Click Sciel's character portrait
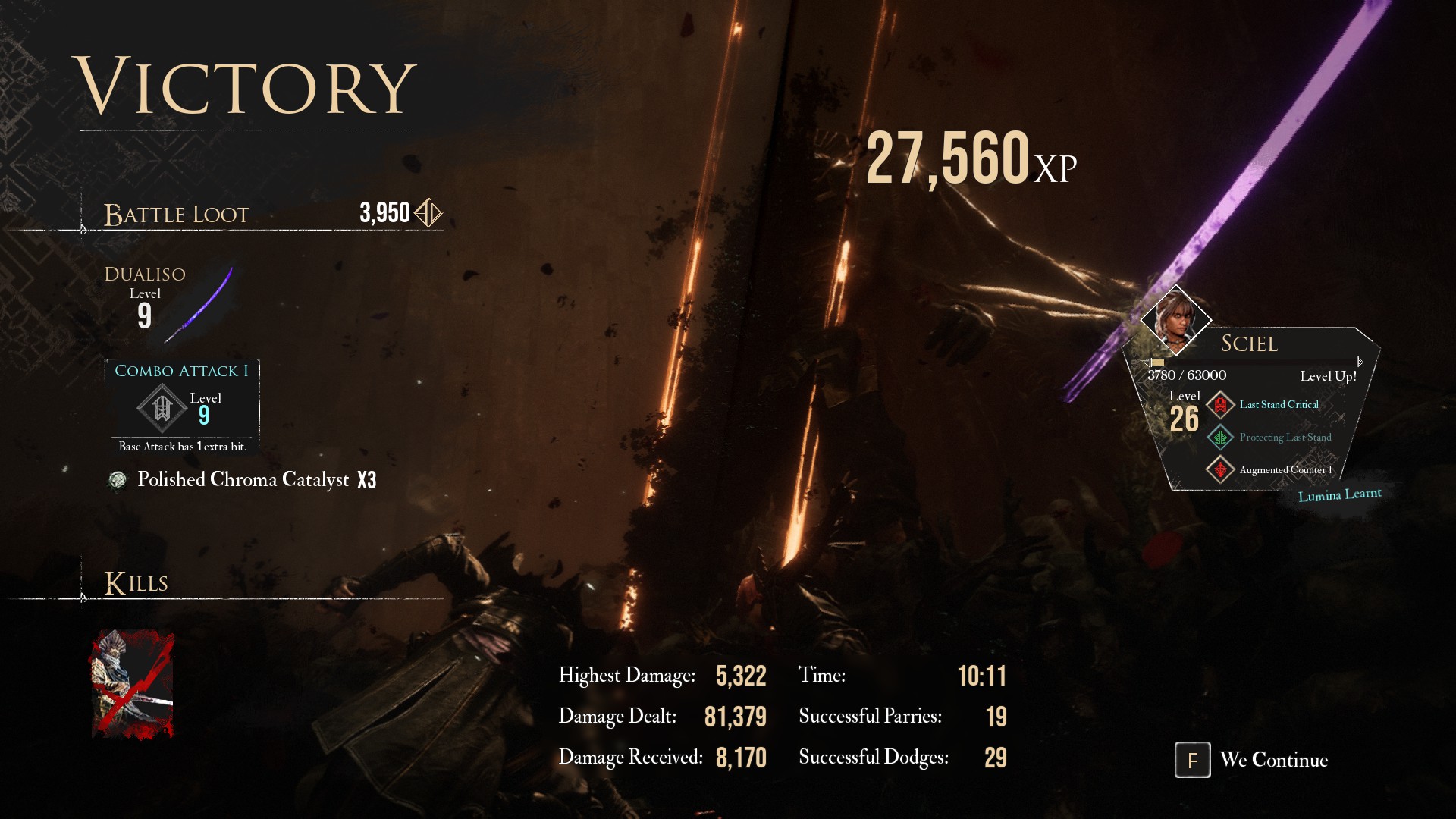The width and height of the screenshot is (1456, 819). 1175,320
